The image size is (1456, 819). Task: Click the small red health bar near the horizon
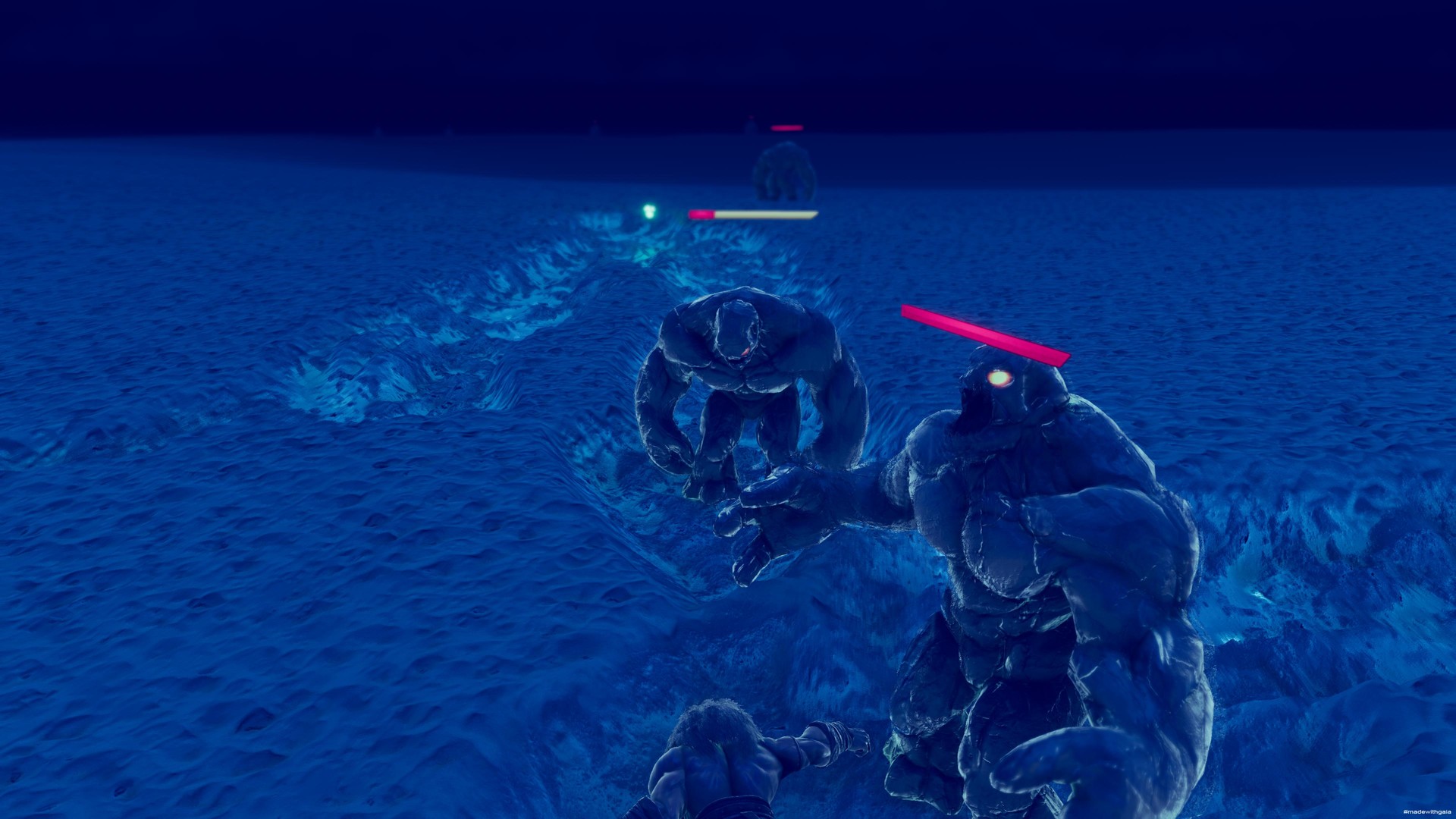(786, 128)
